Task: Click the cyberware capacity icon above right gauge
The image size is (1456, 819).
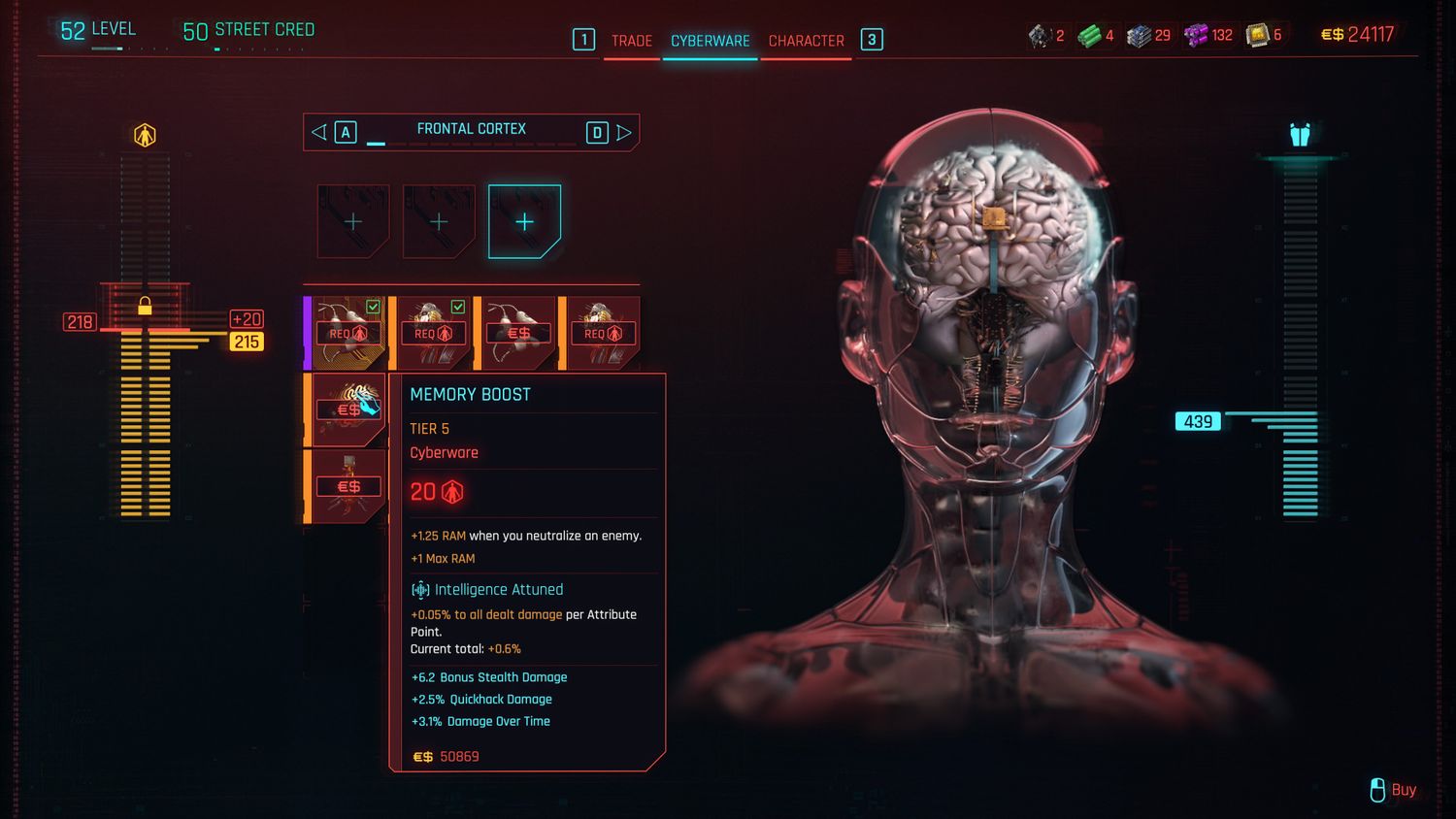Action: coord(1300,135)
